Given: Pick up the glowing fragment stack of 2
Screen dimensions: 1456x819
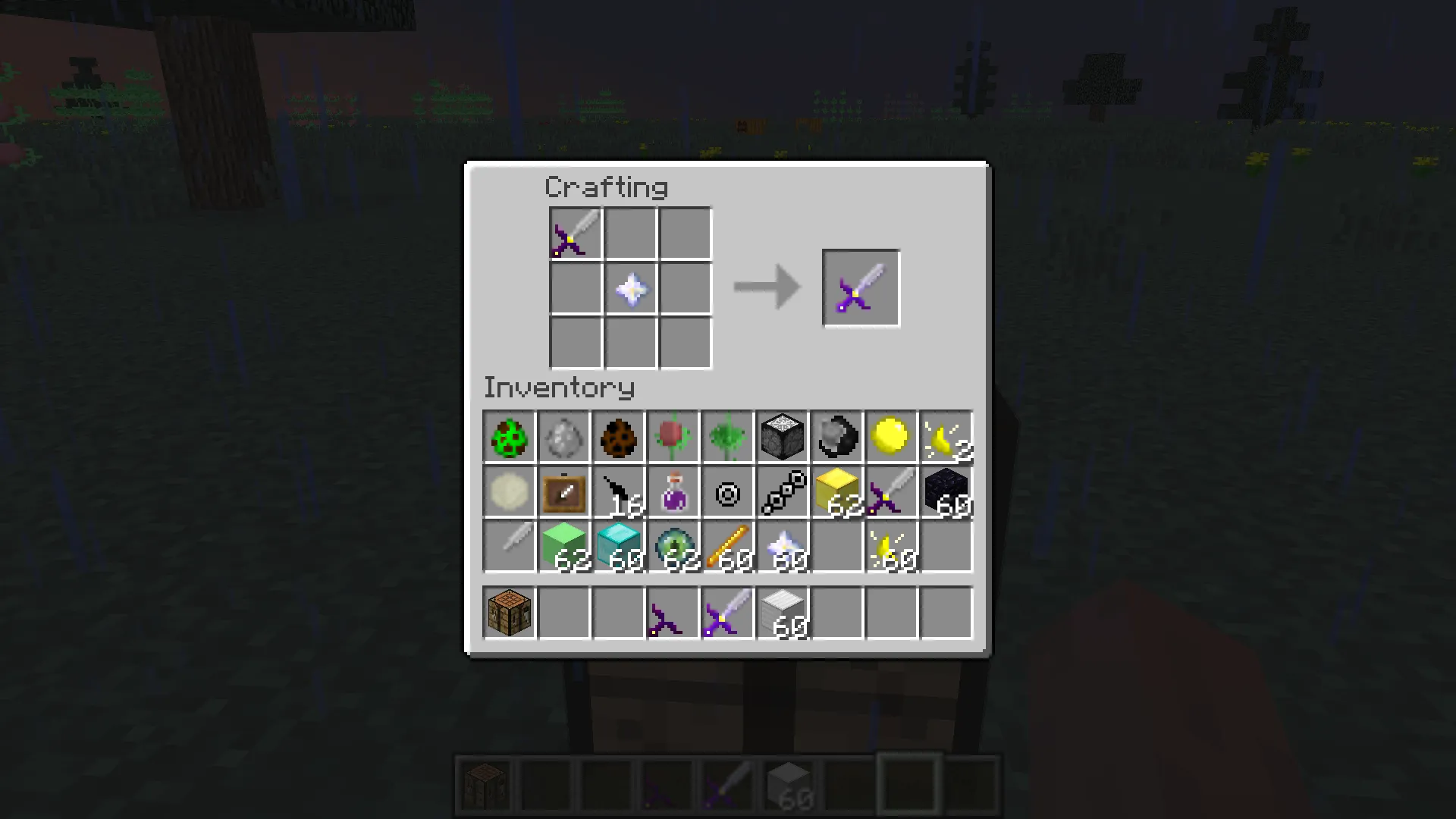Looking at the screenshot, I should pyautogui.click(x=946, y=437).
